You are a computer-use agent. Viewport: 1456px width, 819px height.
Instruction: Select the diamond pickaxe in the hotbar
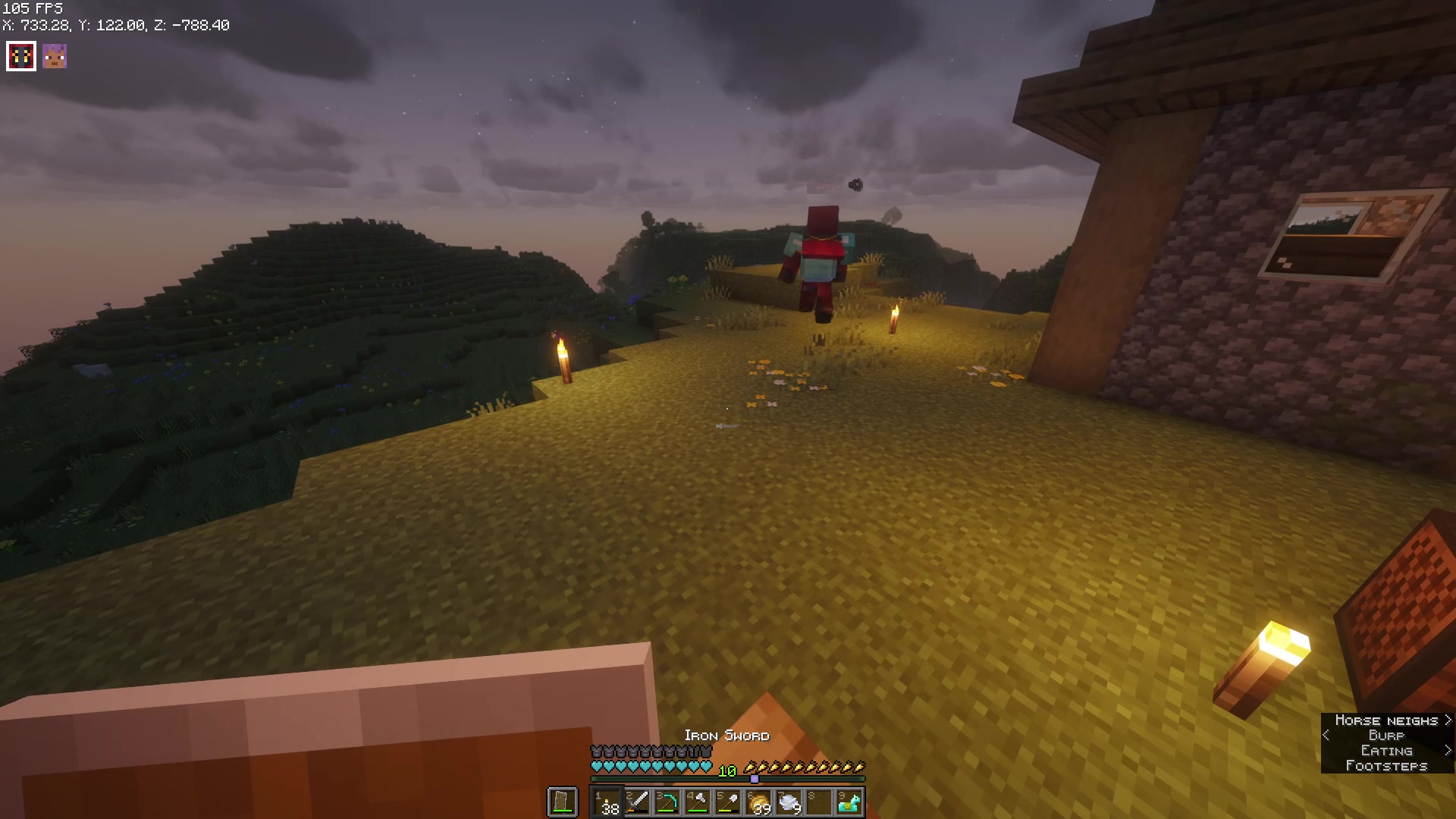pyautogui.click(x=668, y=802)
